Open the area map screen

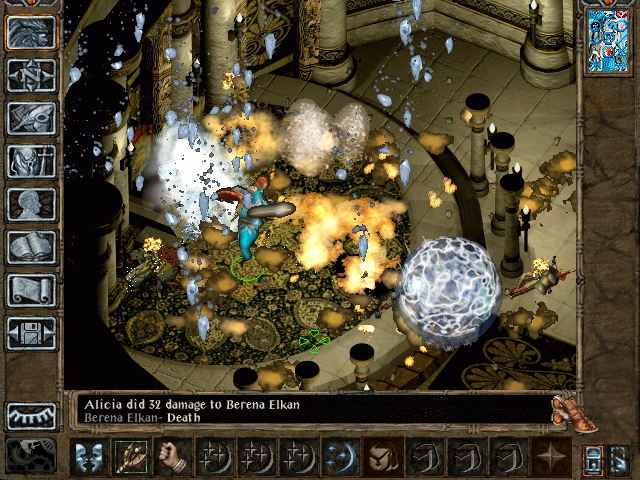31,75
